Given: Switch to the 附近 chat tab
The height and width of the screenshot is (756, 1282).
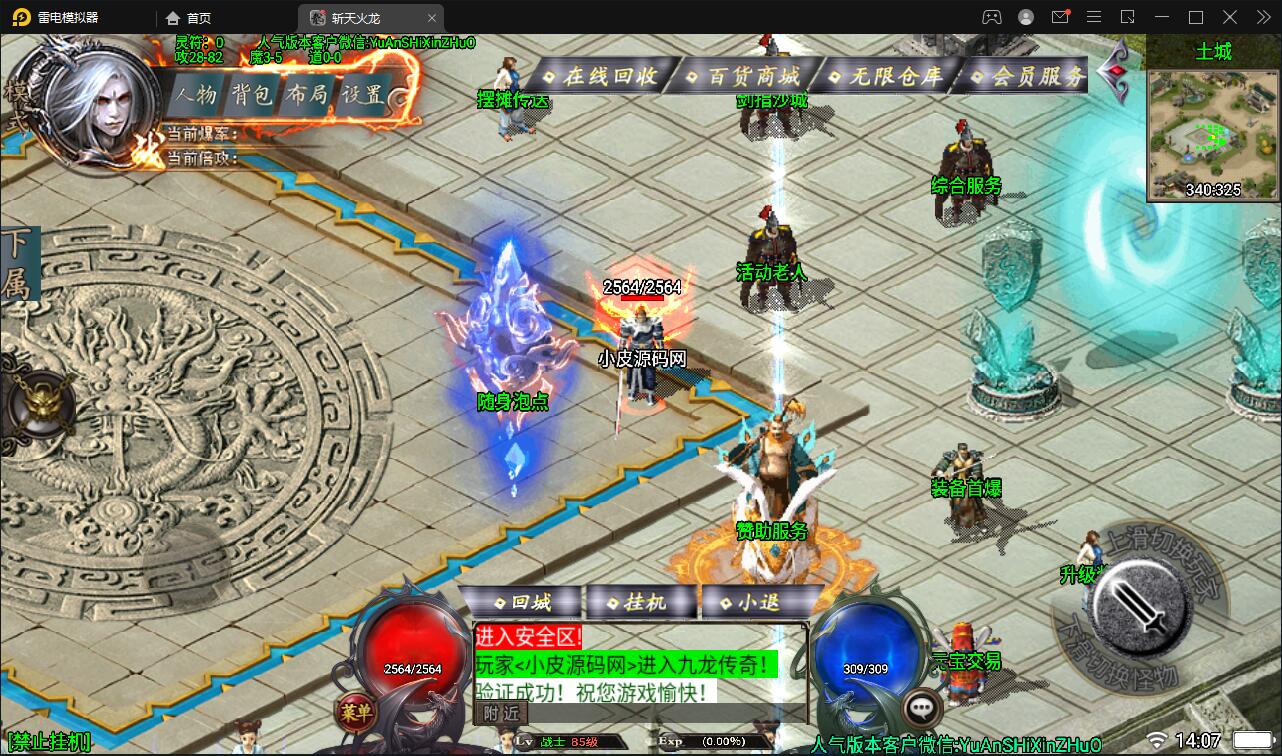Looking at the screenshot, I should pyautogui.click(x=501, y=712).
